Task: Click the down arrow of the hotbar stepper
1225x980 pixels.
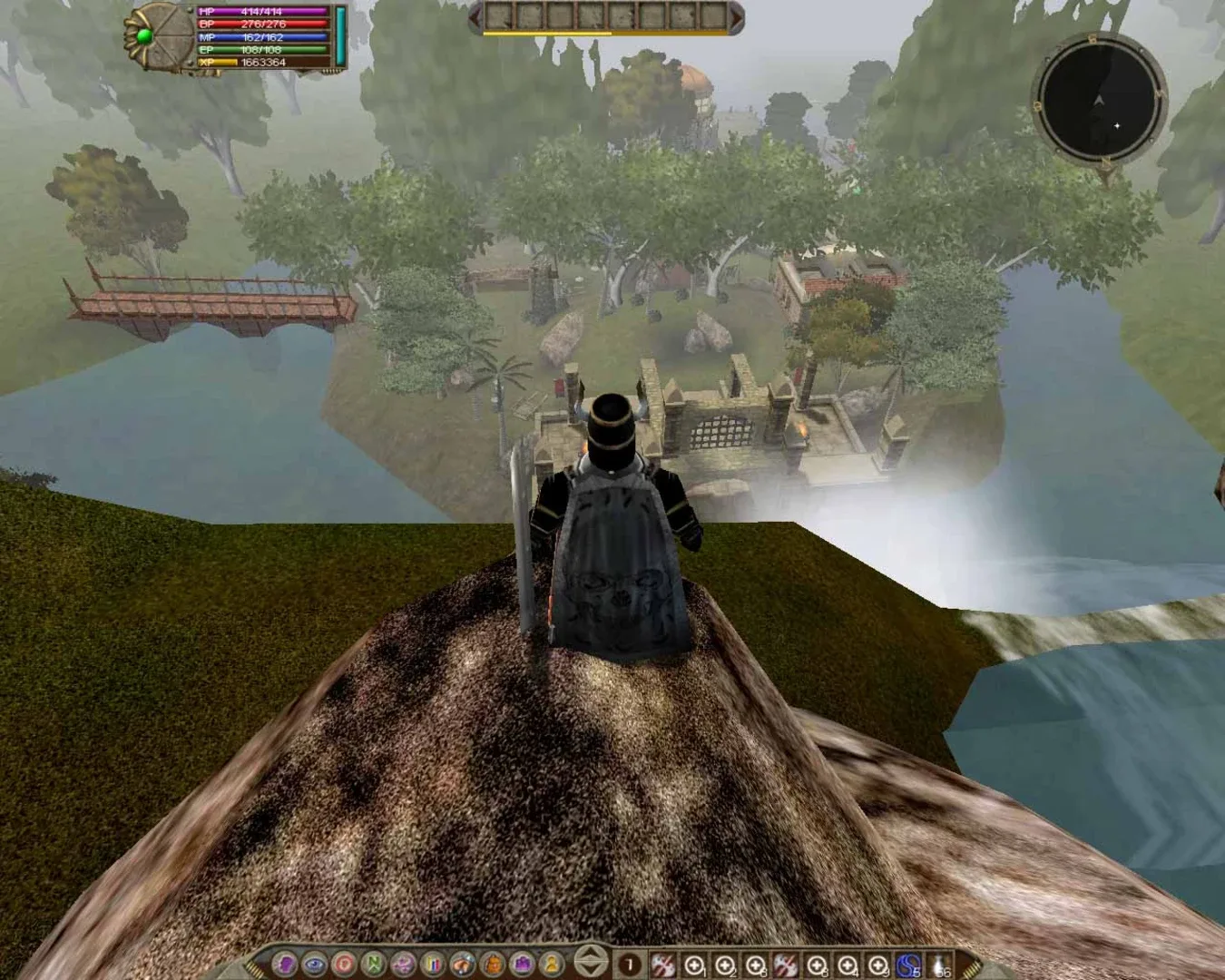Action: [589, 971]
